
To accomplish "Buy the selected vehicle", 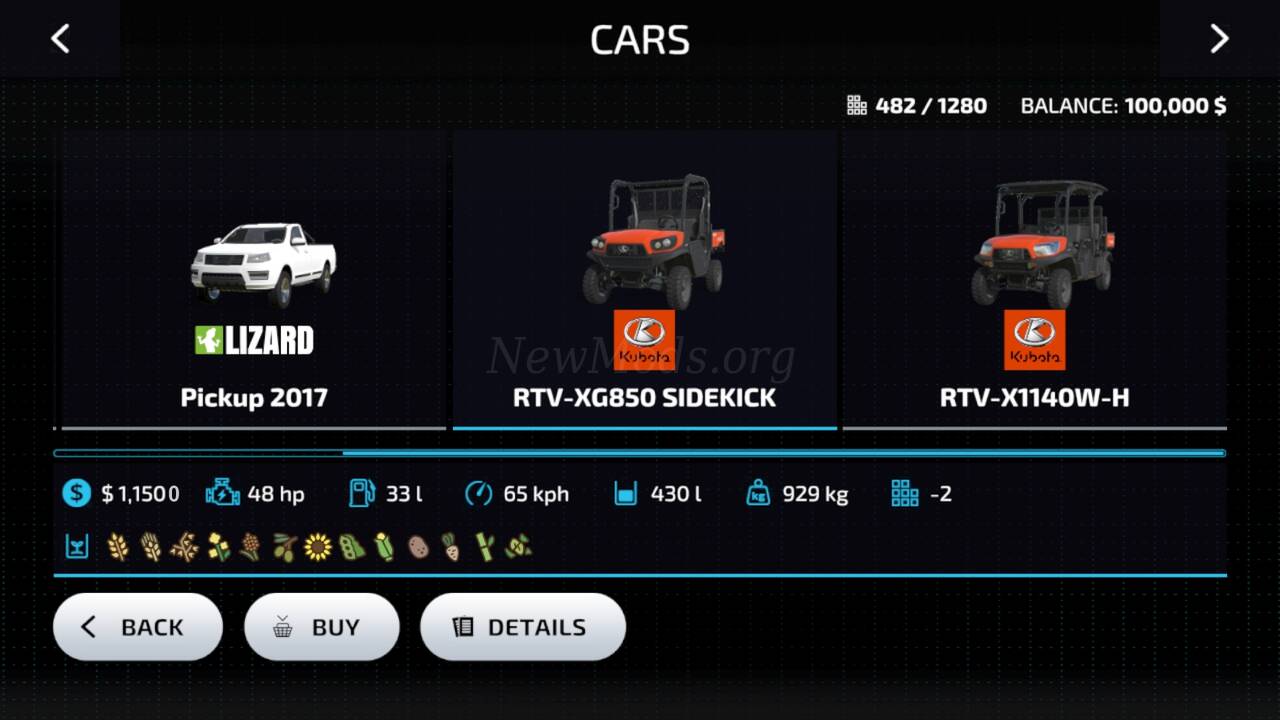I will point(321,627).
